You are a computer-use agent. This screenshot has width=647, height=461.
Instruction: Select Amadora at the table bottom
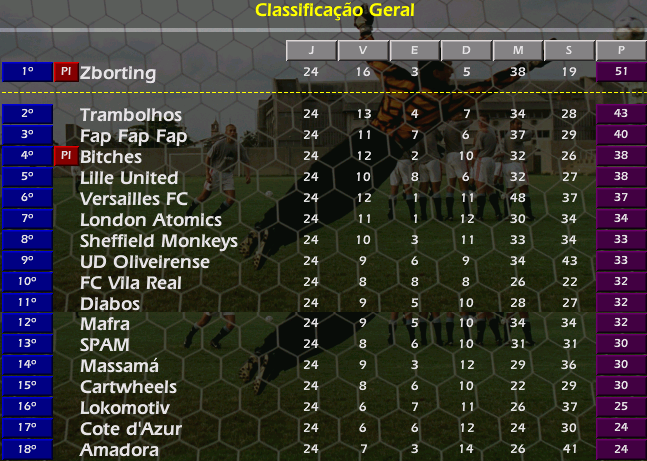[x=119, y=450]
